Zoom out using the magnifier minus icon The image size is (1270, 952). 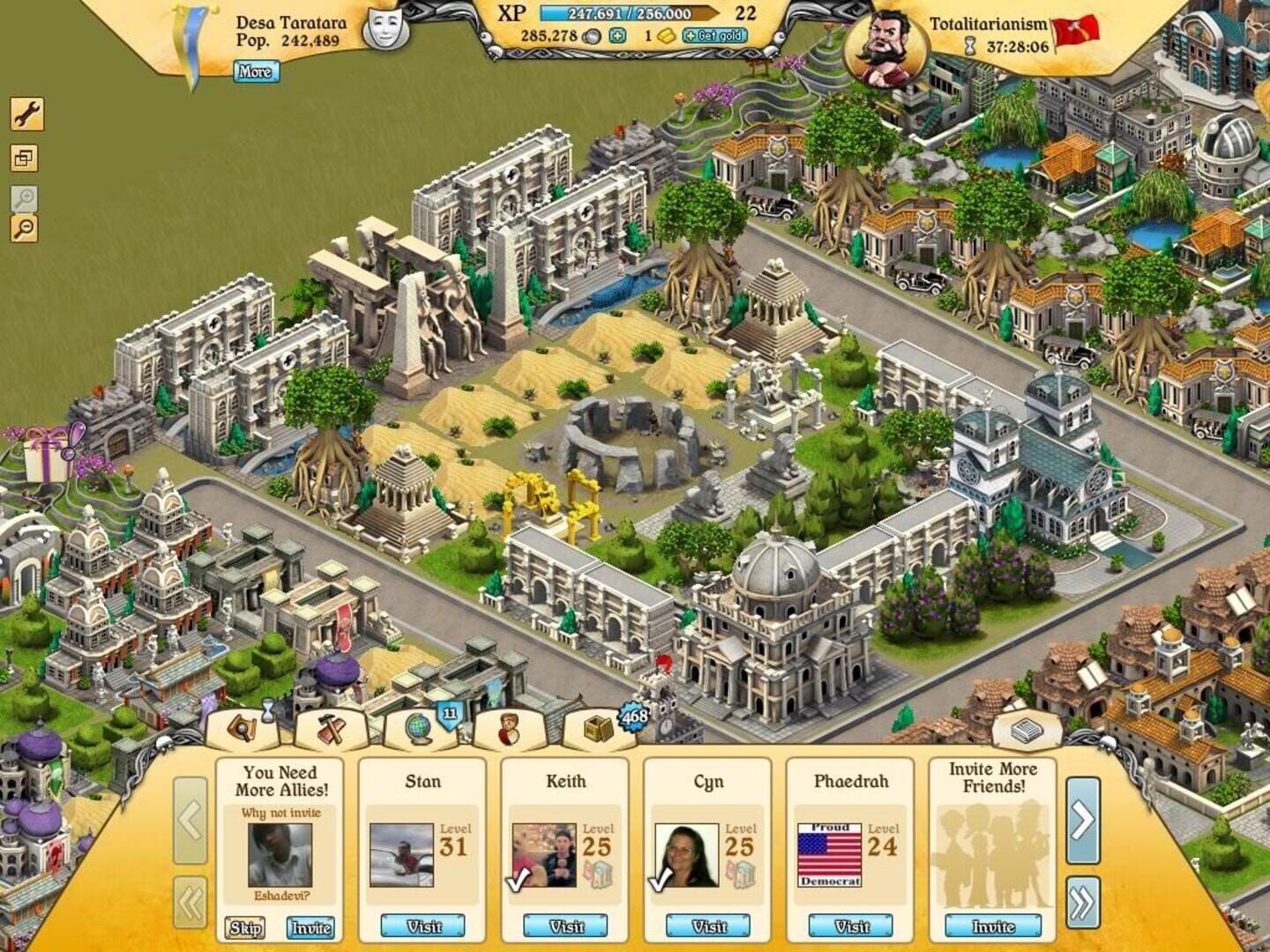click(26, 229)
